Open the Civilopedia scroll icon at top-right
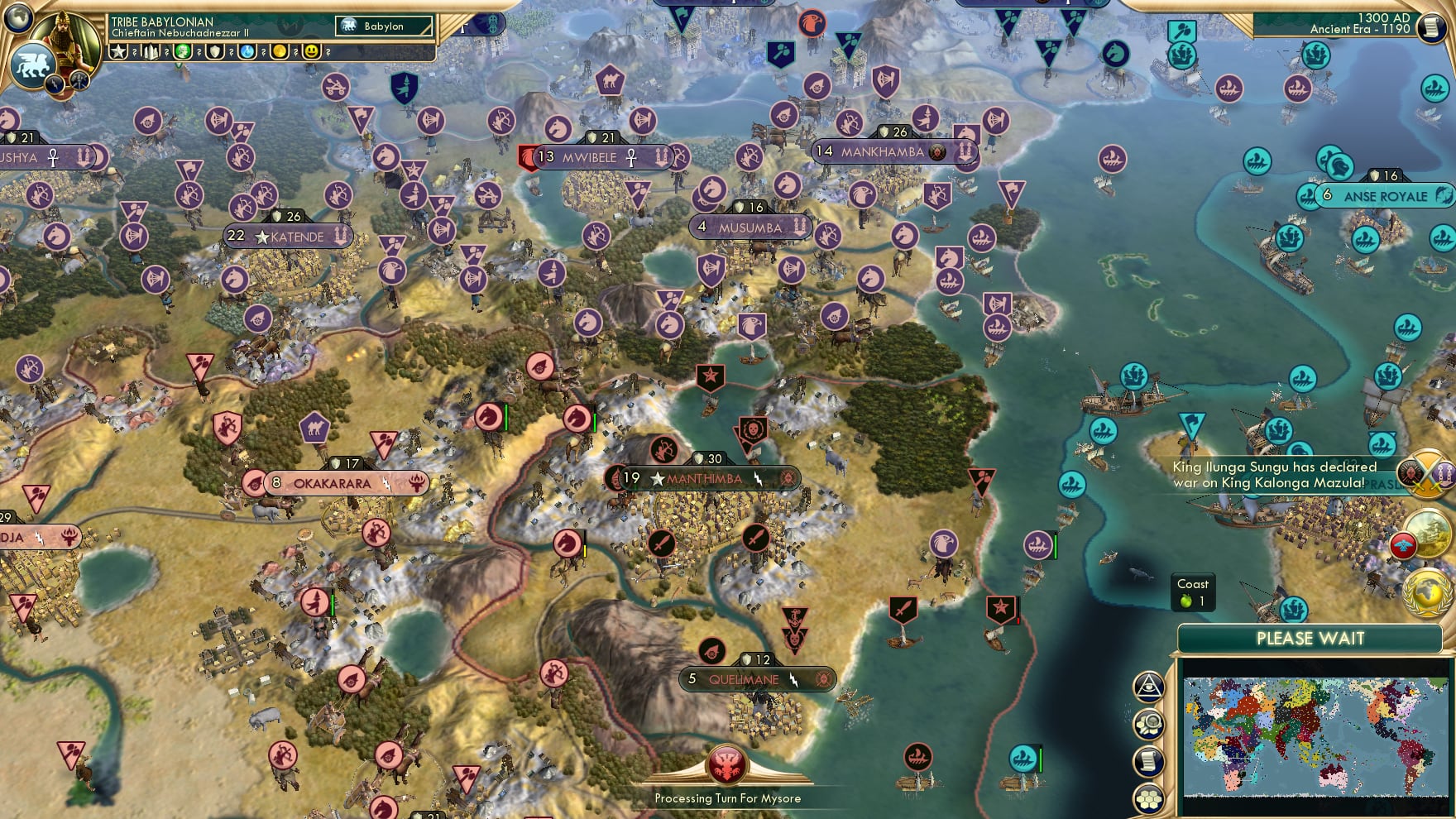This screenshot has height=819, width=1456. pos(1432,27)
